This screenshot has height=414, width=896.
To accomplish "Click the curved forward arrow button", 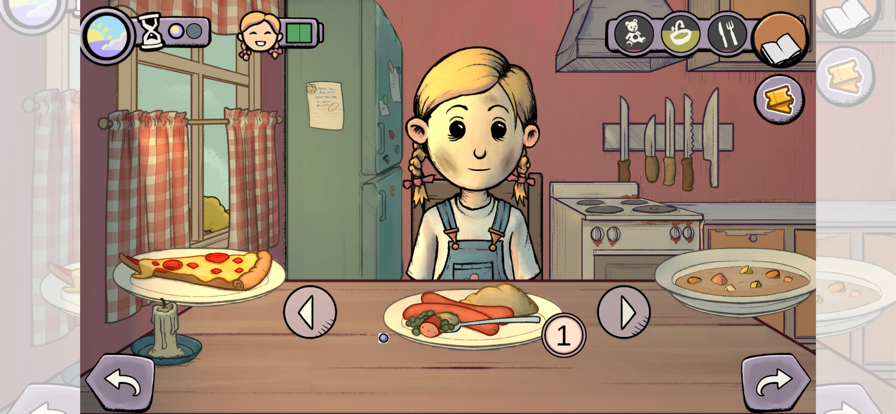I will (x=775, y=382).
